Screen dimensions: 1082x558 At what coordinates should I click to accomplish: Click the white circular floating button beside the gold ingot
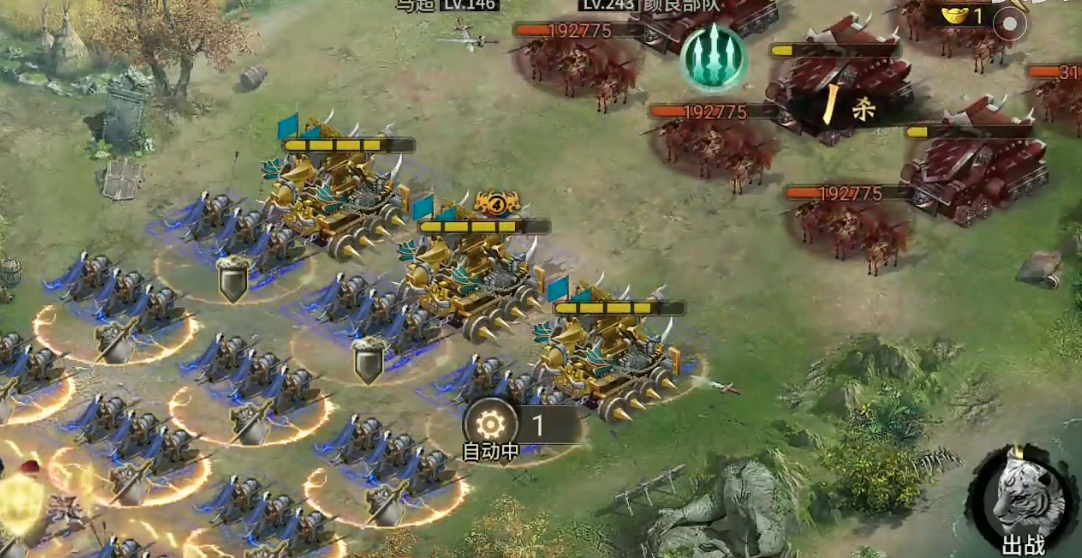coord(1013,23)
